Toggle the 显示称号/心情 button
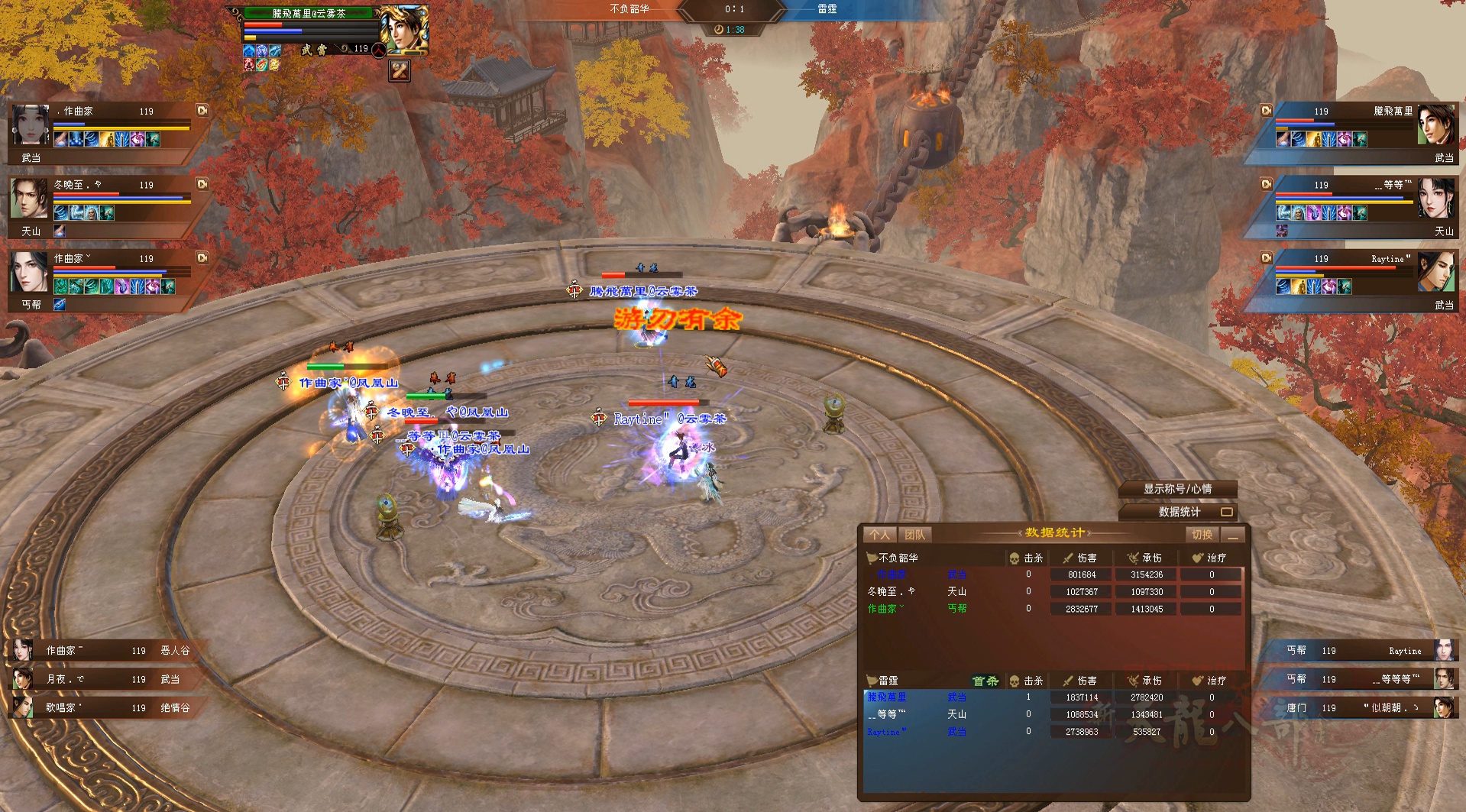Image resolution: width=1466 pixels, height=812 pixels. pyautogui.click(x=1177, y=489)
